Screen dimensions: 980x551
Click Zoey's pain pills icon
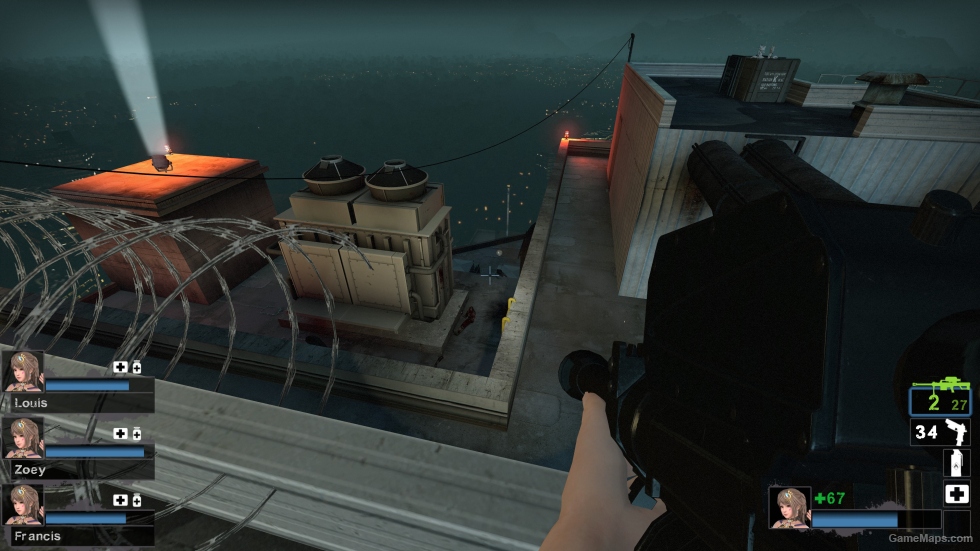click(136, 433)
